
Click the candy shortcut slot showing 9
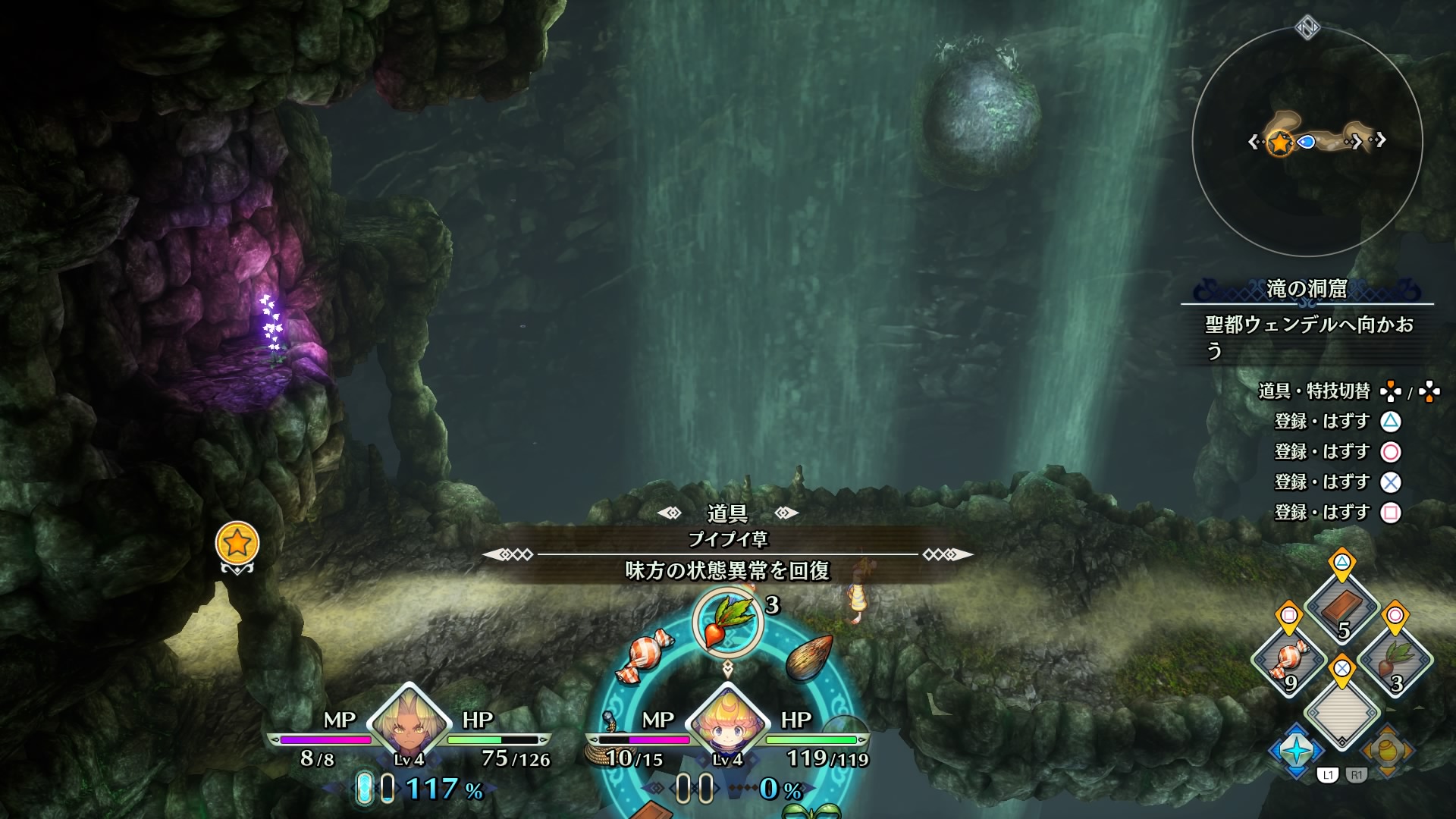click(x=1289, y=660)
